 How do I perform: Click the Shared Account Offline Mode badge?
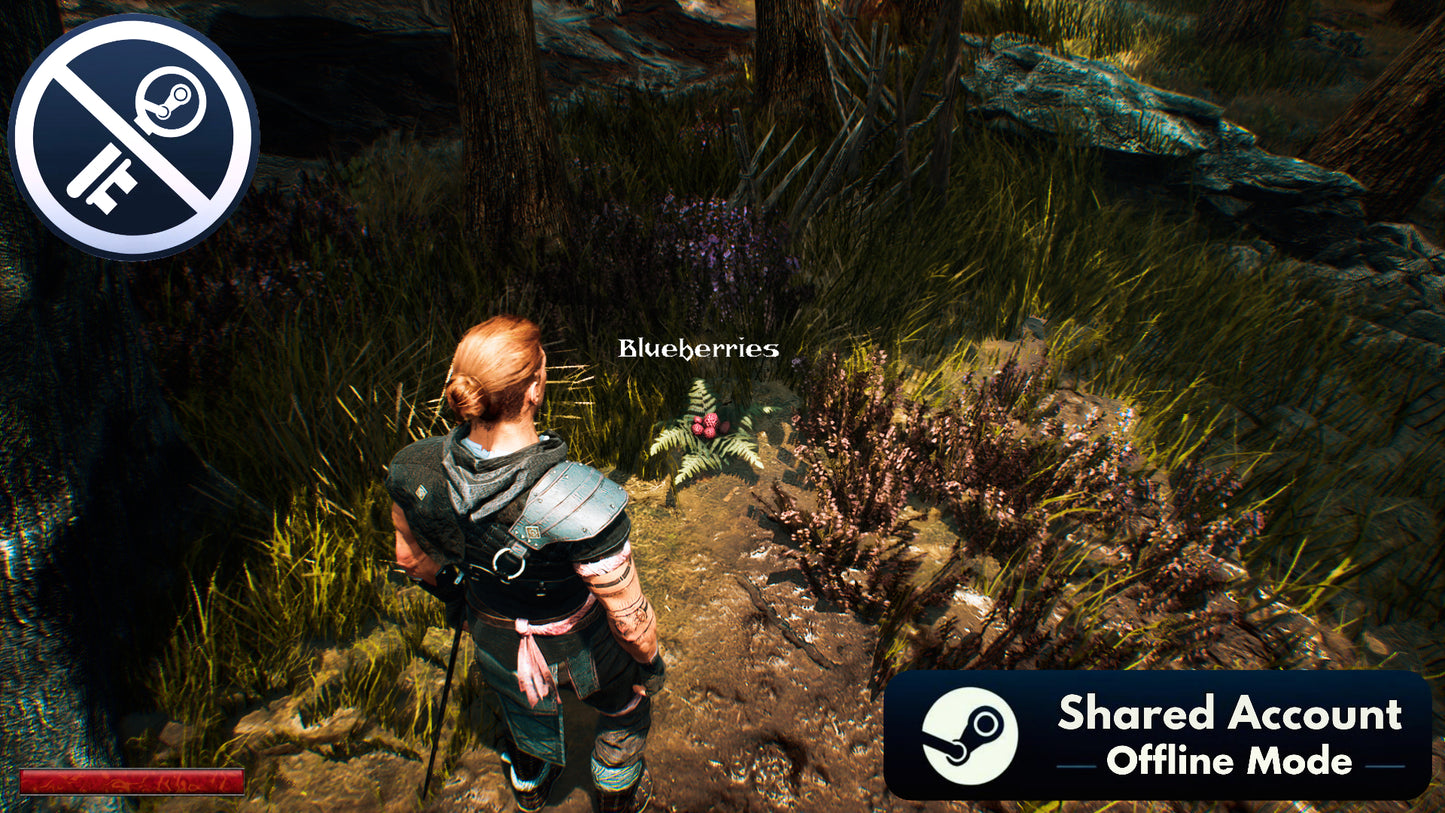pyautogui.click(x=1157, y=735)
